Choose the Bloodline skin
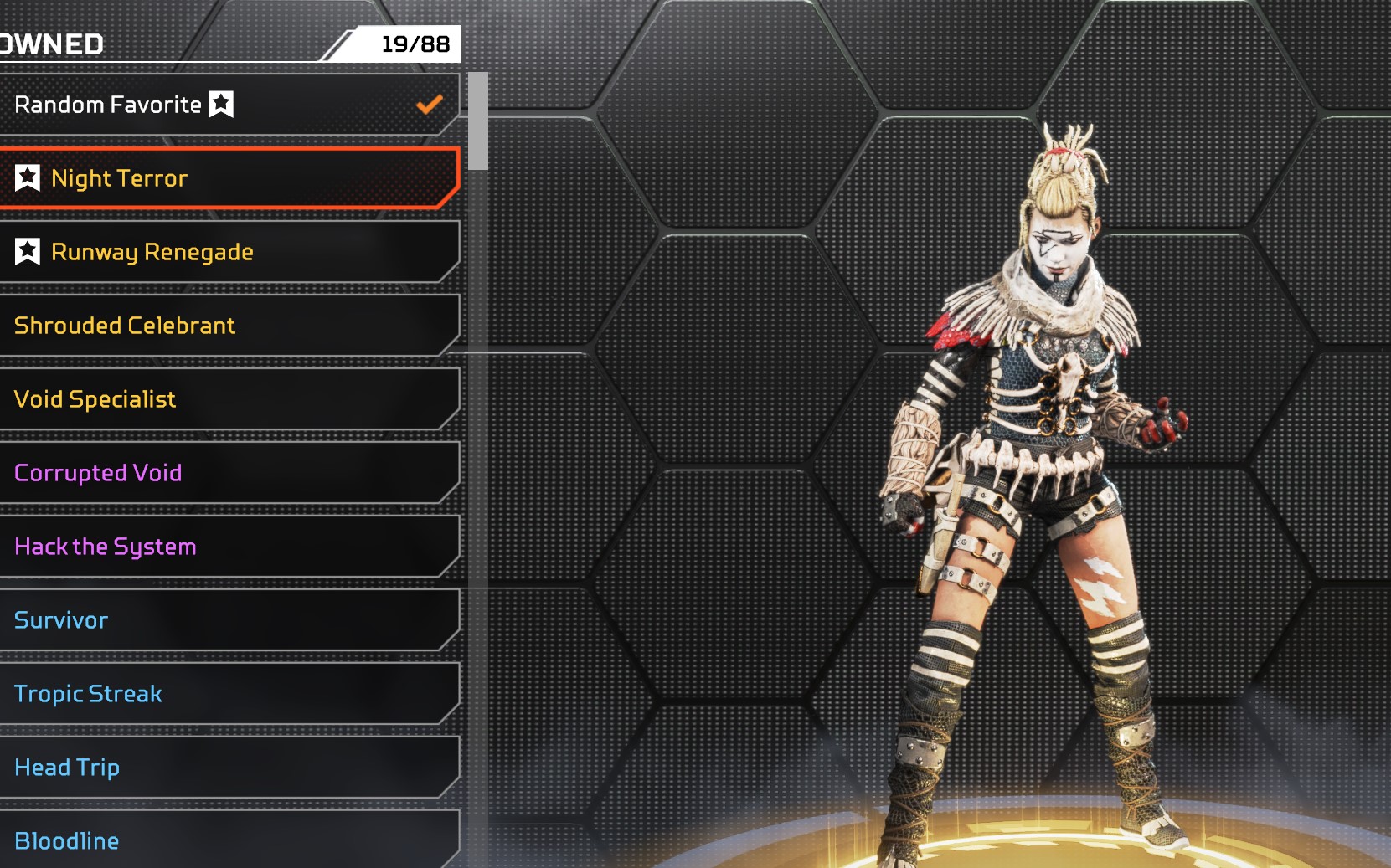This screenshot has width=1391, height=868. click(x=226, y=840)
